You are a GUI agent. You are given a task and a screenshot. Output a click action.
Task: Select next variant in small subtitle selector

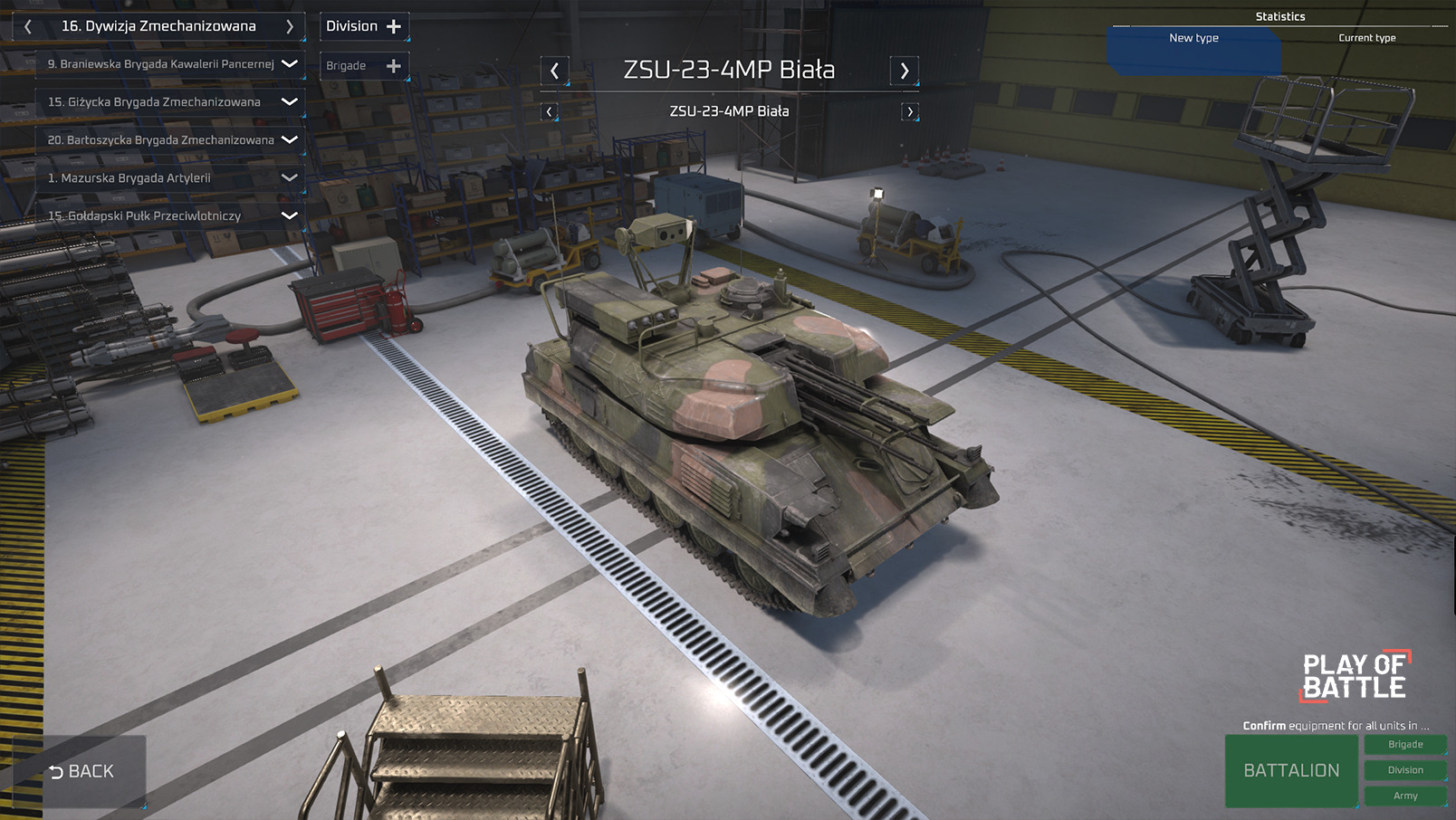point(910,112)
